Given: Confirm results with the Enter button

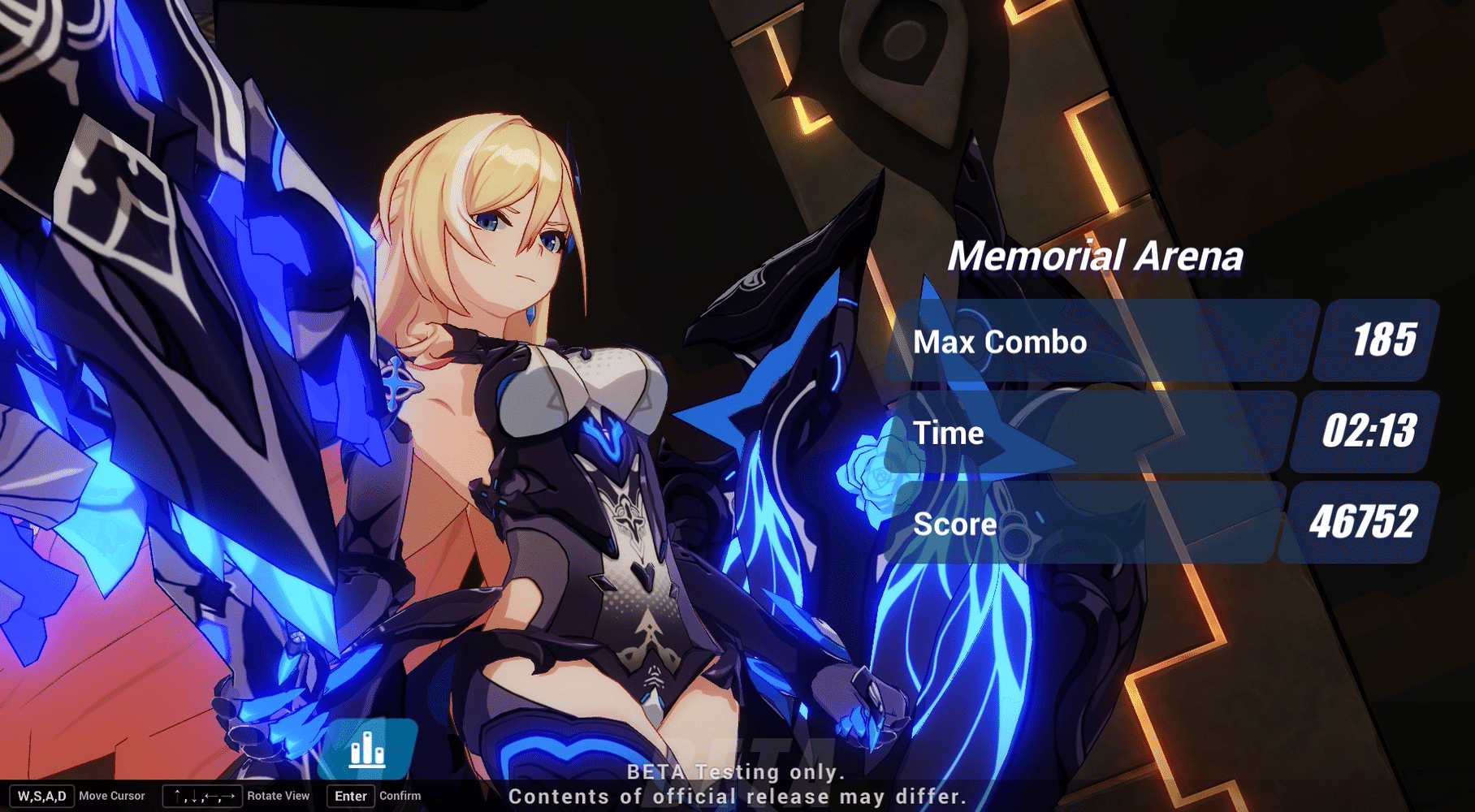Looking at the screenshot, I should tap(349, 797).
